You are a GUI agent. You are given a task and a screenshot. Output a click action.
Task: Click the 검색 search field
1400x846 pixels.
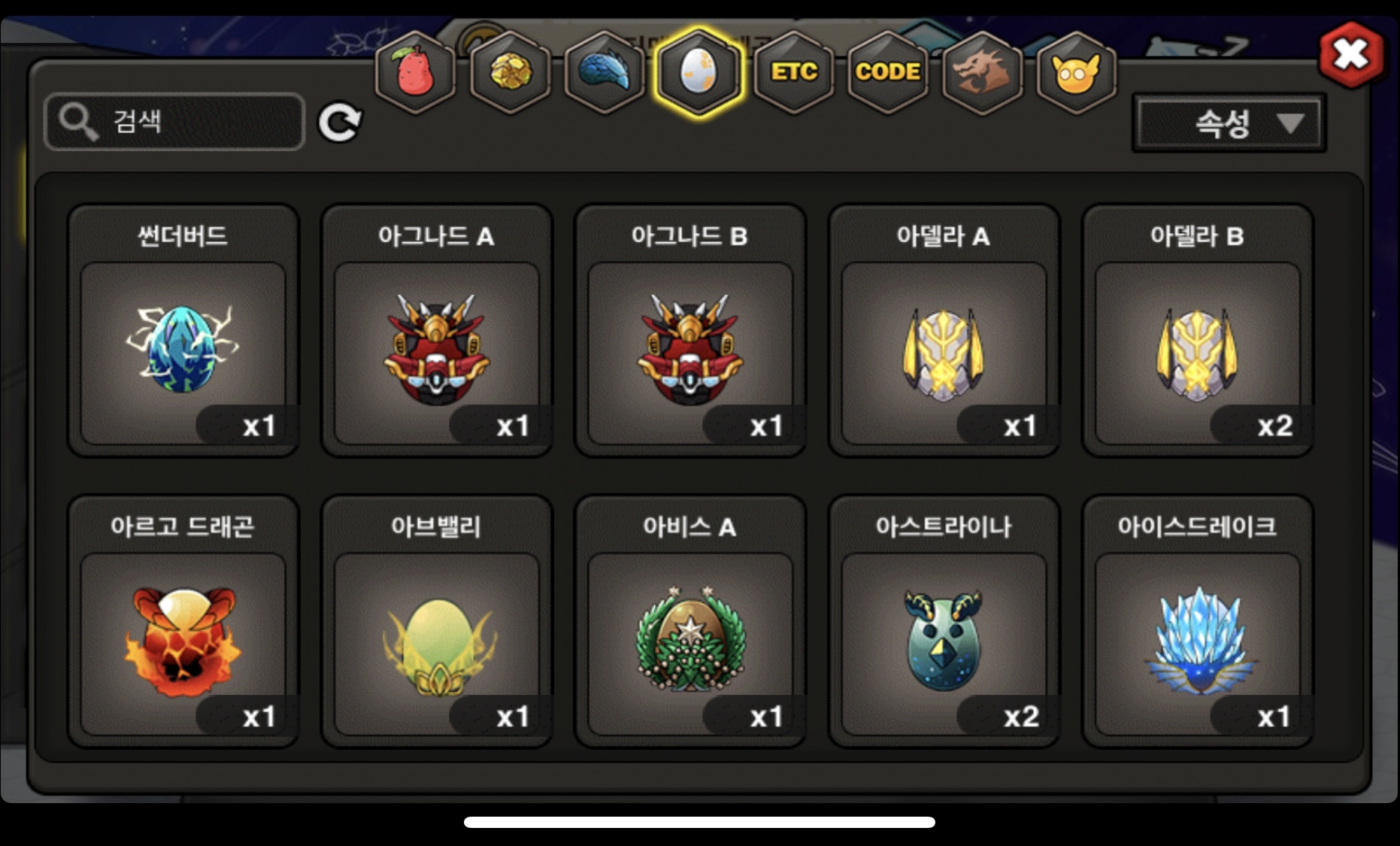(x=174, y=122)
